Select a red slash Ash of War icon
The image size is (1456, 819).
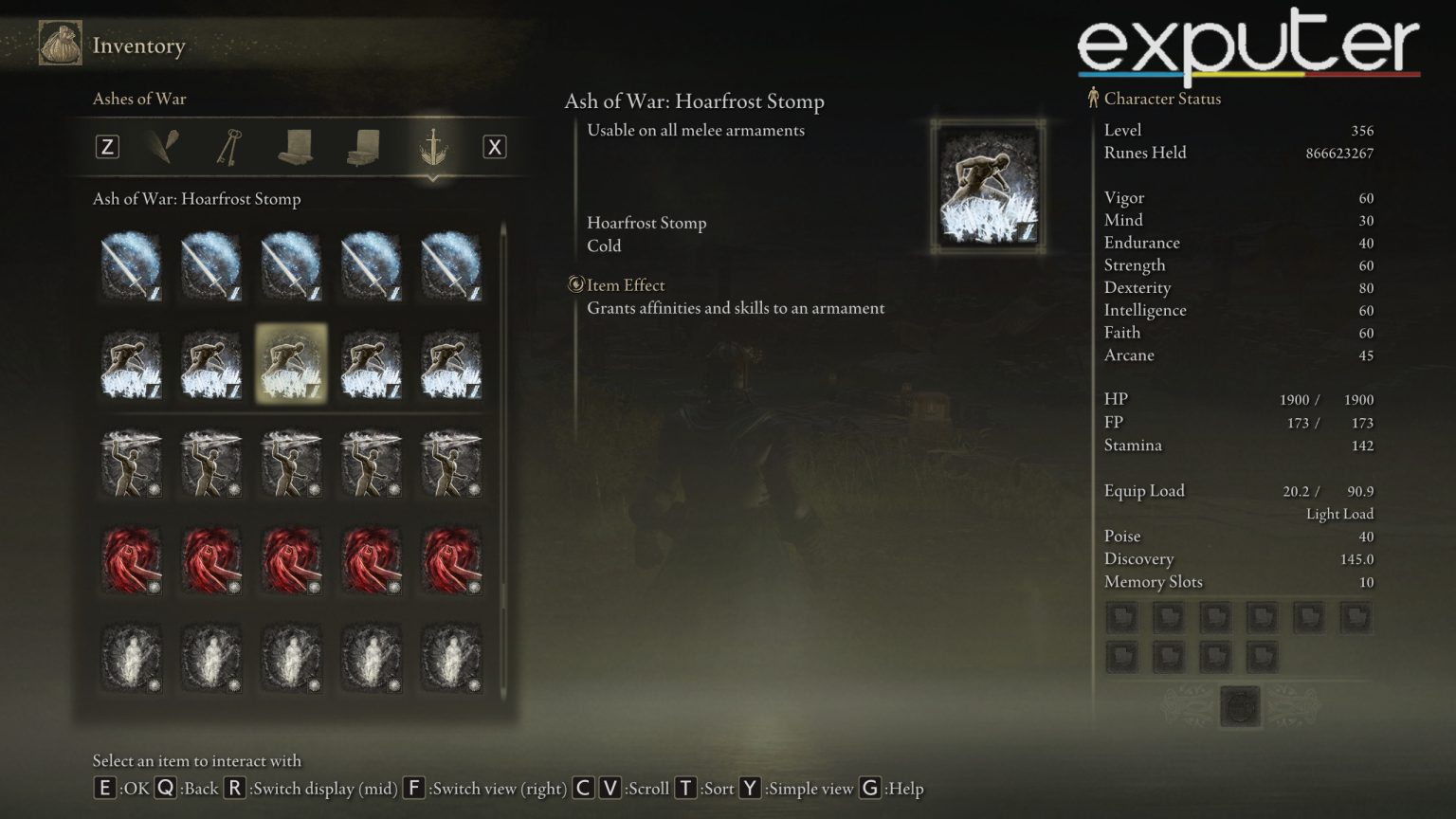click(131, 559)
